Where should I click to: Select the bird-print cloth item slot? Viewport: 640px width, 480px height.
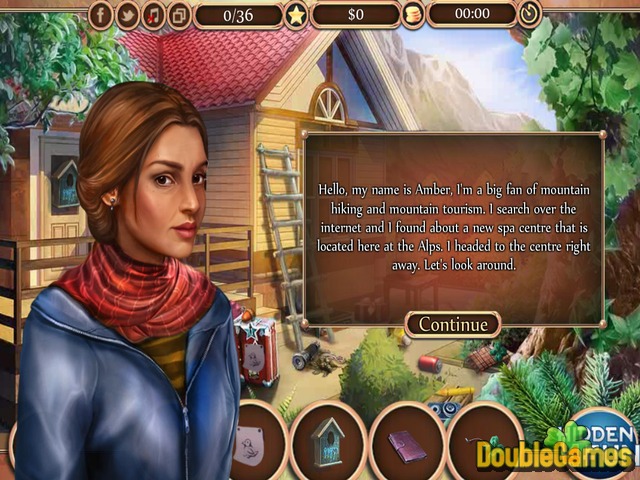250,443
